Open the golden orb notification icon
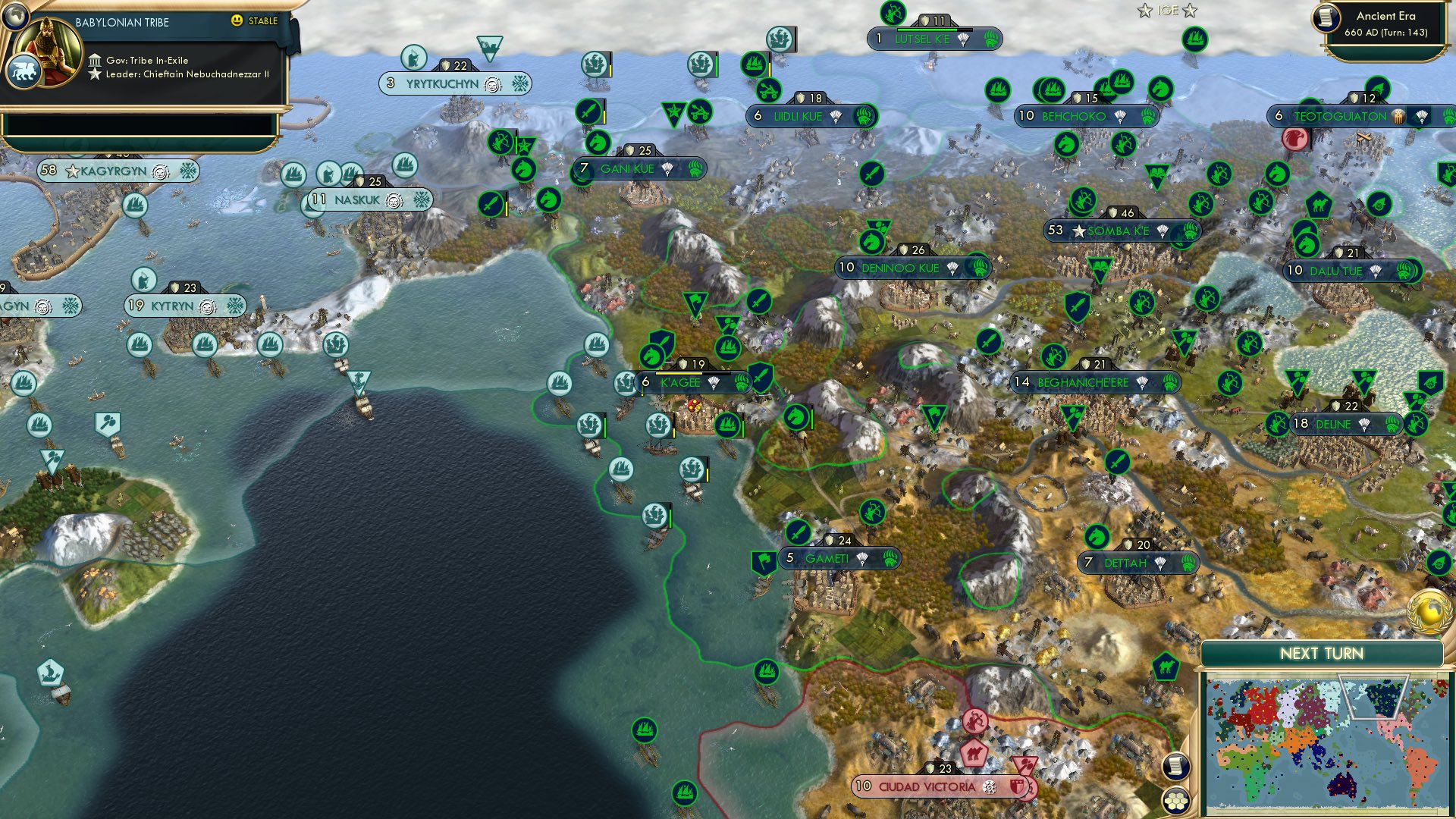Screen dimensions: 1456x819 [x=1429, y=612]
